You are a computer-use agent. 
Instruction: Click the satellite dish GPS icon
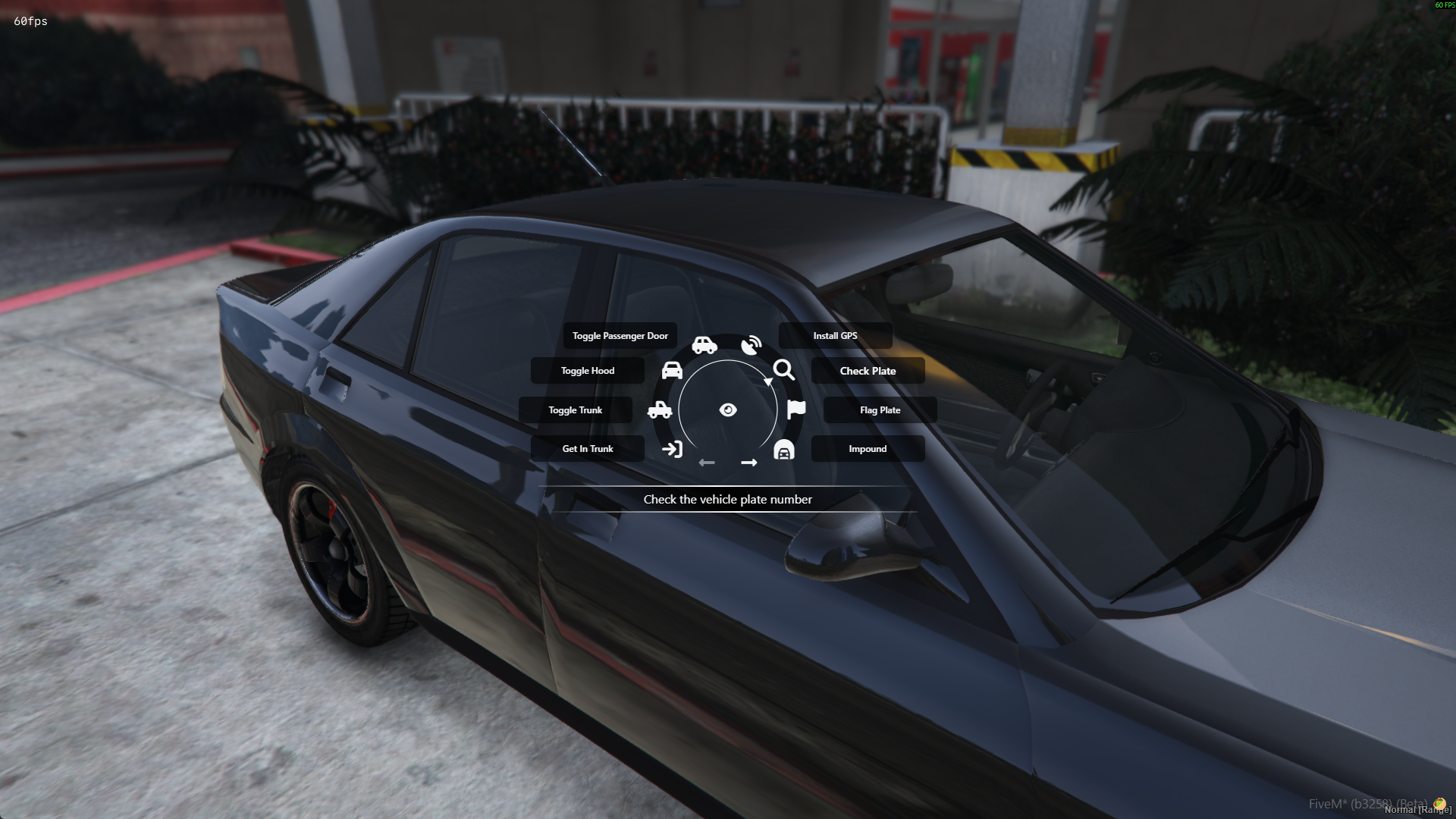coord(751,346)
